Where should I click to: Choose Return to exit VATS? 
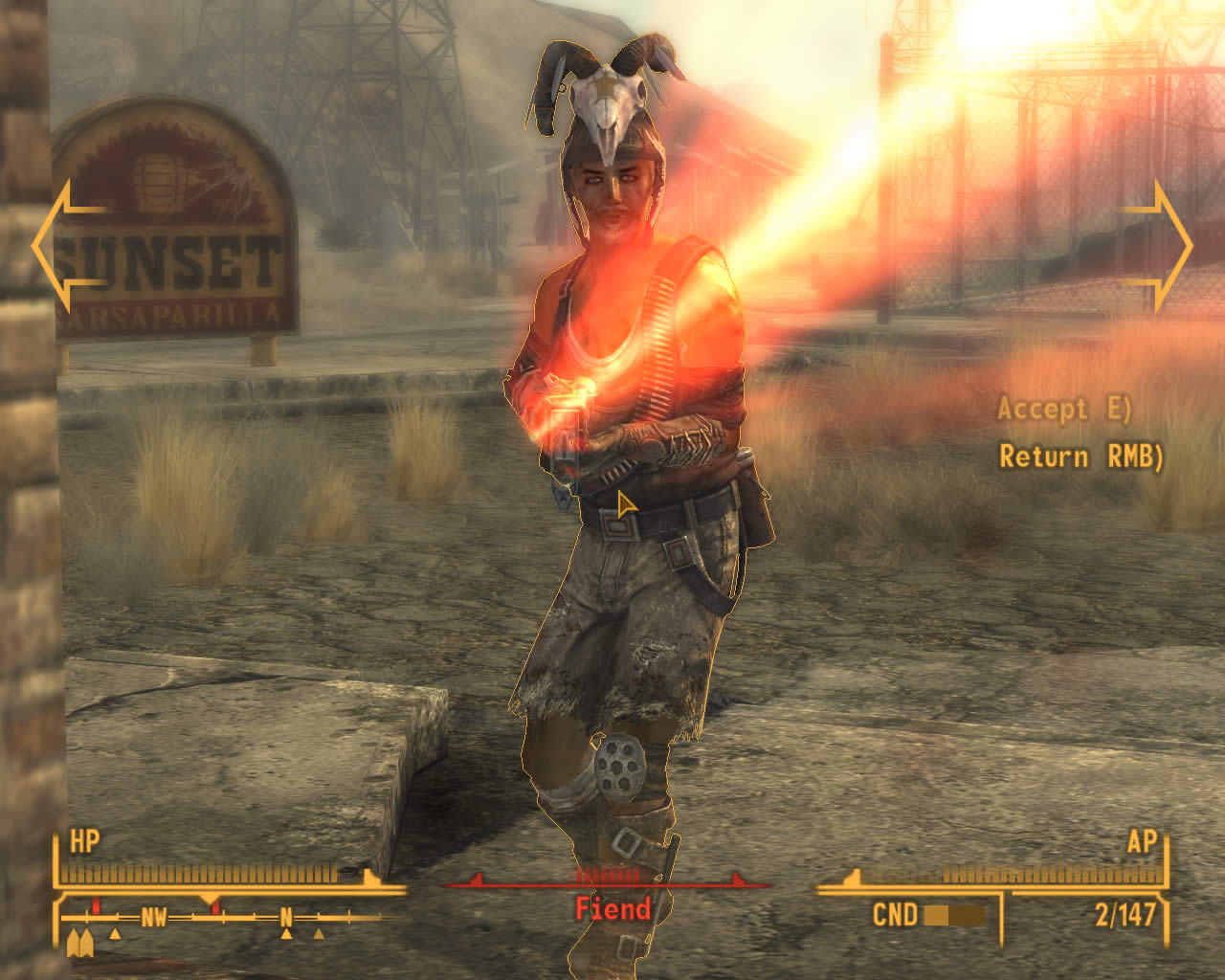1080,457
